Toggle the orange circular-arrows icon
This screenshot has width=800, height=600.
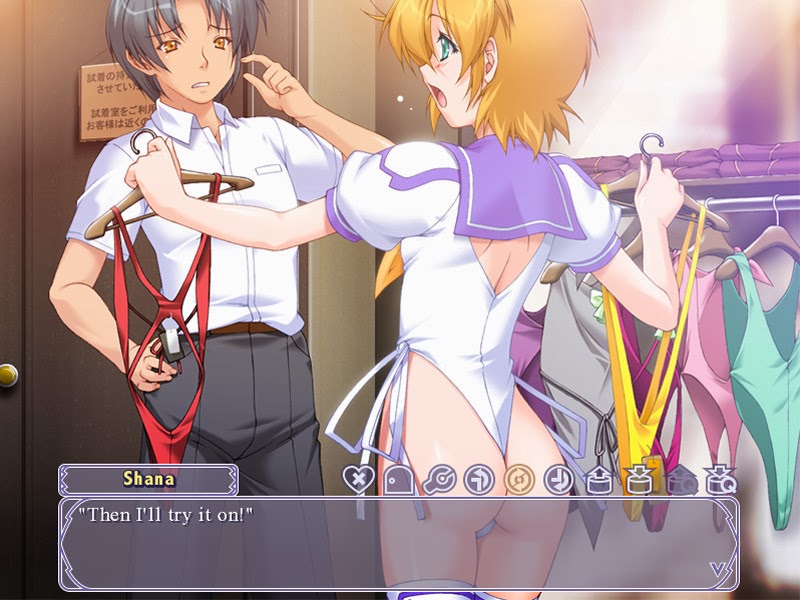point(517,479)
